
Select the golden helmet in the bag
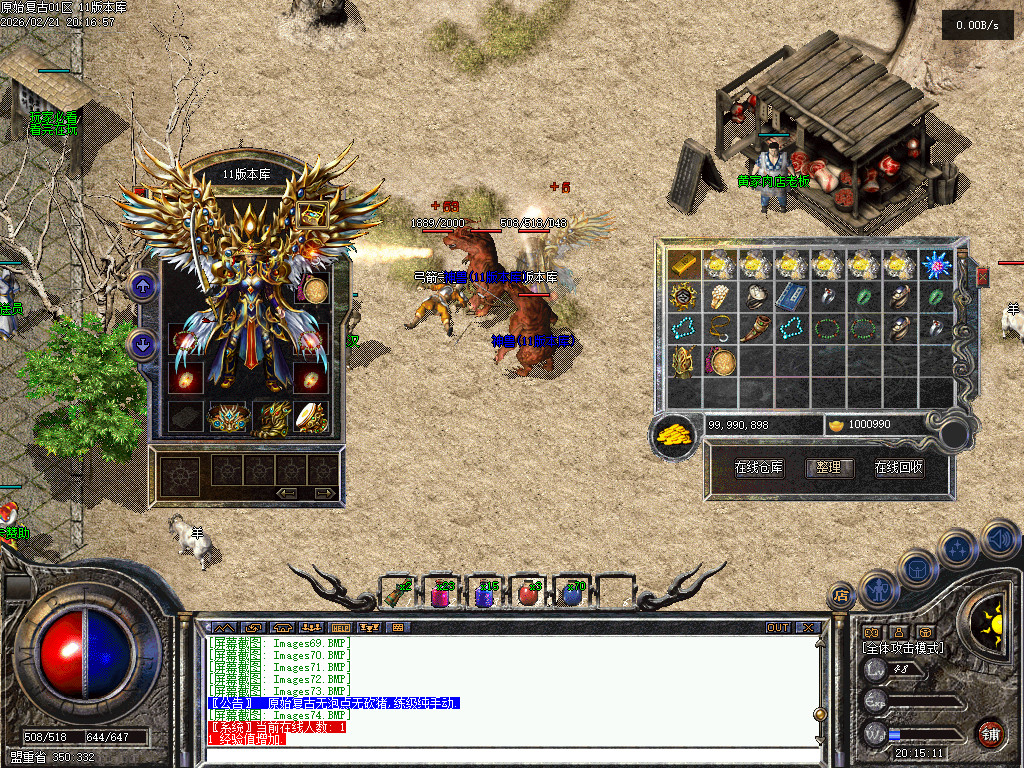tap(684, 362)
